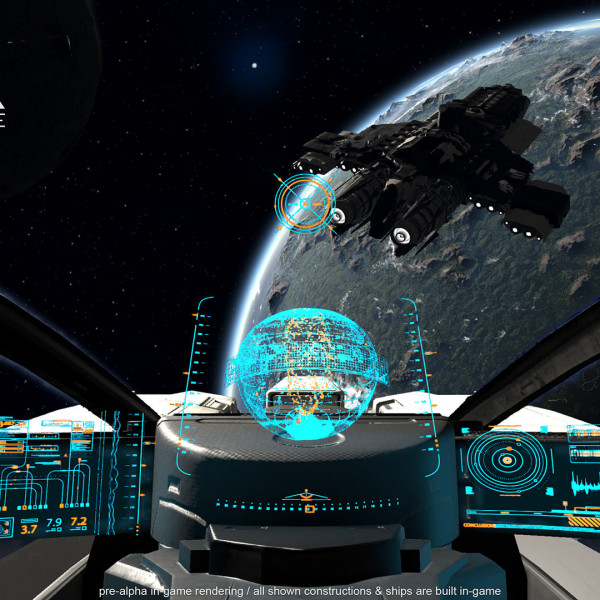This screenshot has width=600, height=600.
Task: Select the holographic sphere radar
Action: (299, 373)
